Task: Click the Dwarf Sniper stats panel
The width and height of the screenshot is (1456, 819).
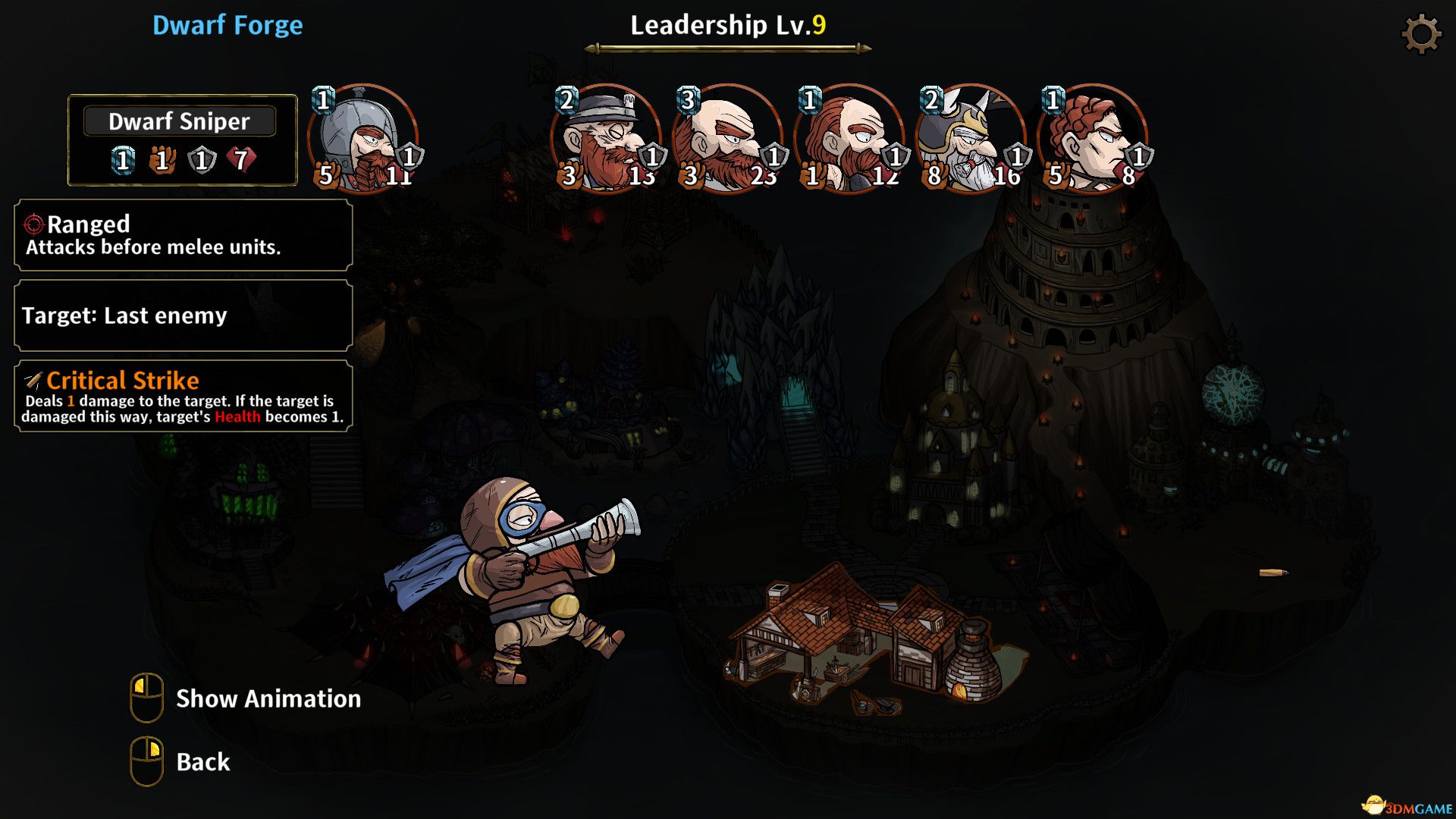Action: (x=182, y=140)
